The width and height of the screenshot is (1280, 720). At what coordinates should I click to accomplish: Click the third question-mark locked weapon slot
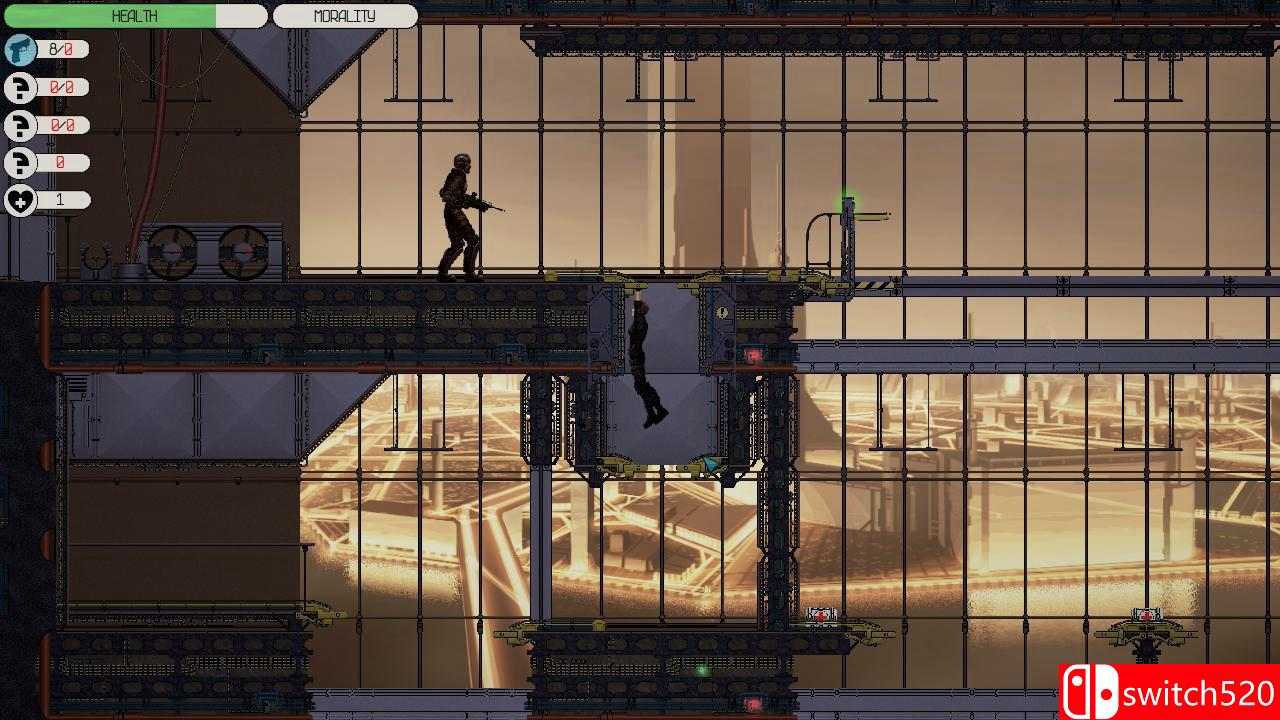click(20, 161)
